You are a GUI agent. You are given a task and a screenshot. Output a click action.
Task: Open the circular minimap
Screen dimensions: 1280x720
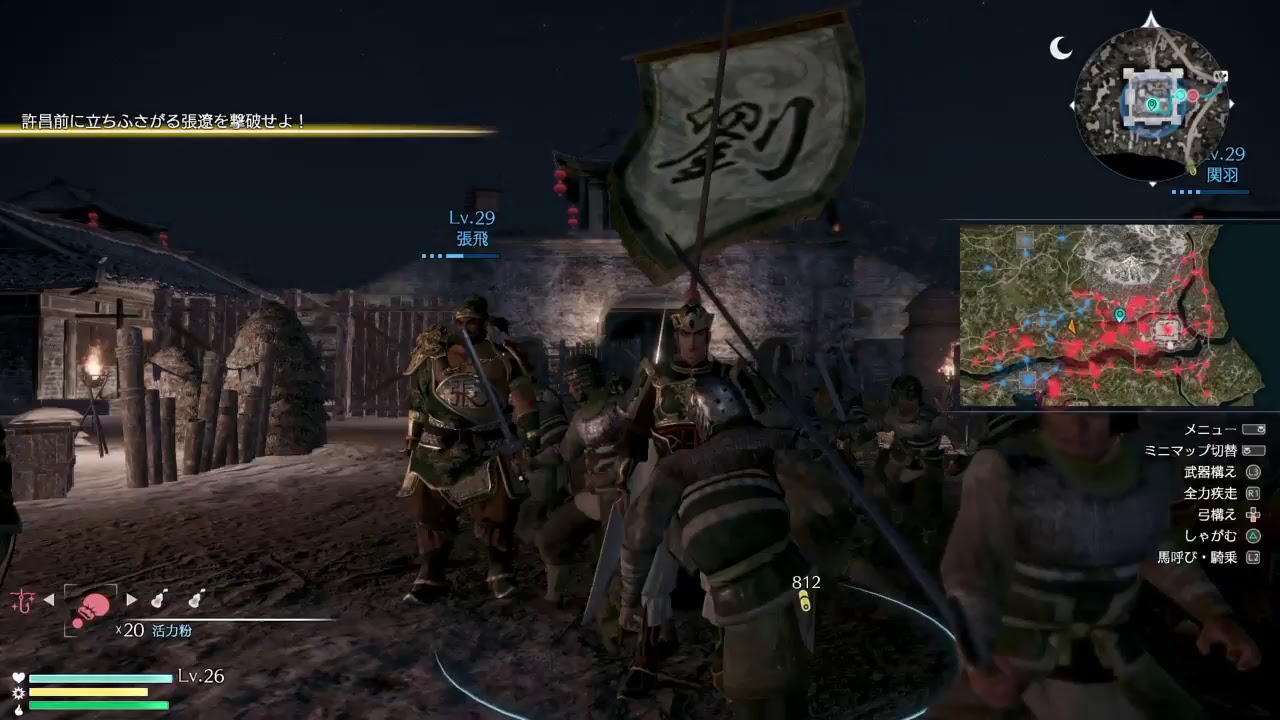1152,102
